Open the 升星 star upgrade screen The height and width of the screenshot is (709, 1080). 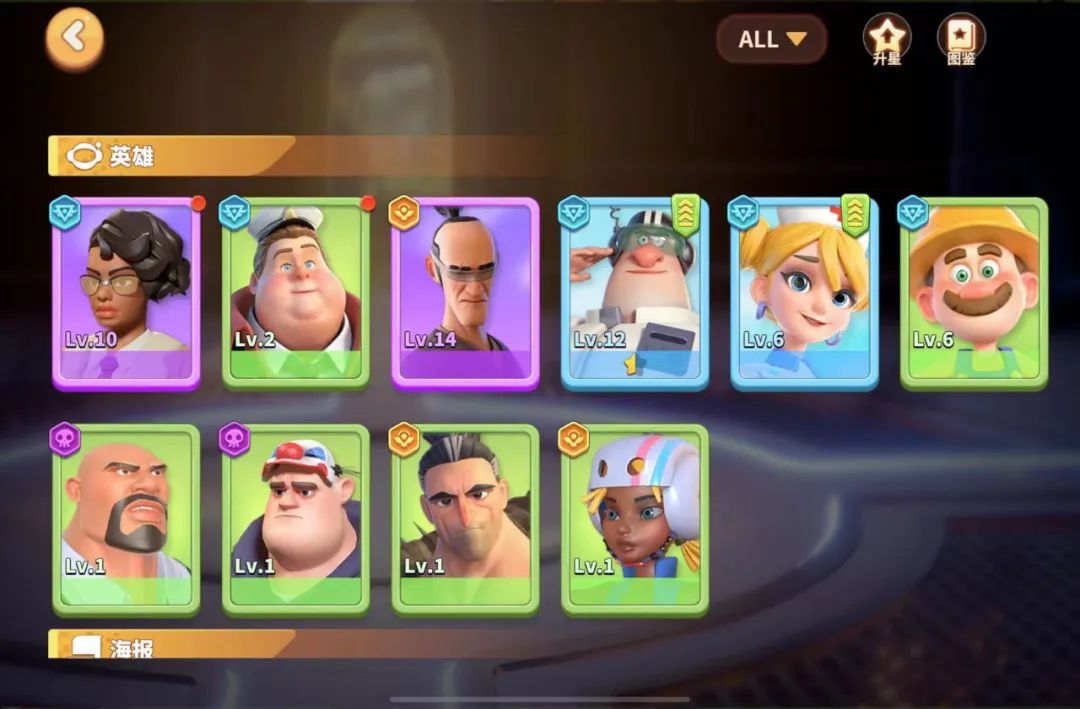coord(886,39)
